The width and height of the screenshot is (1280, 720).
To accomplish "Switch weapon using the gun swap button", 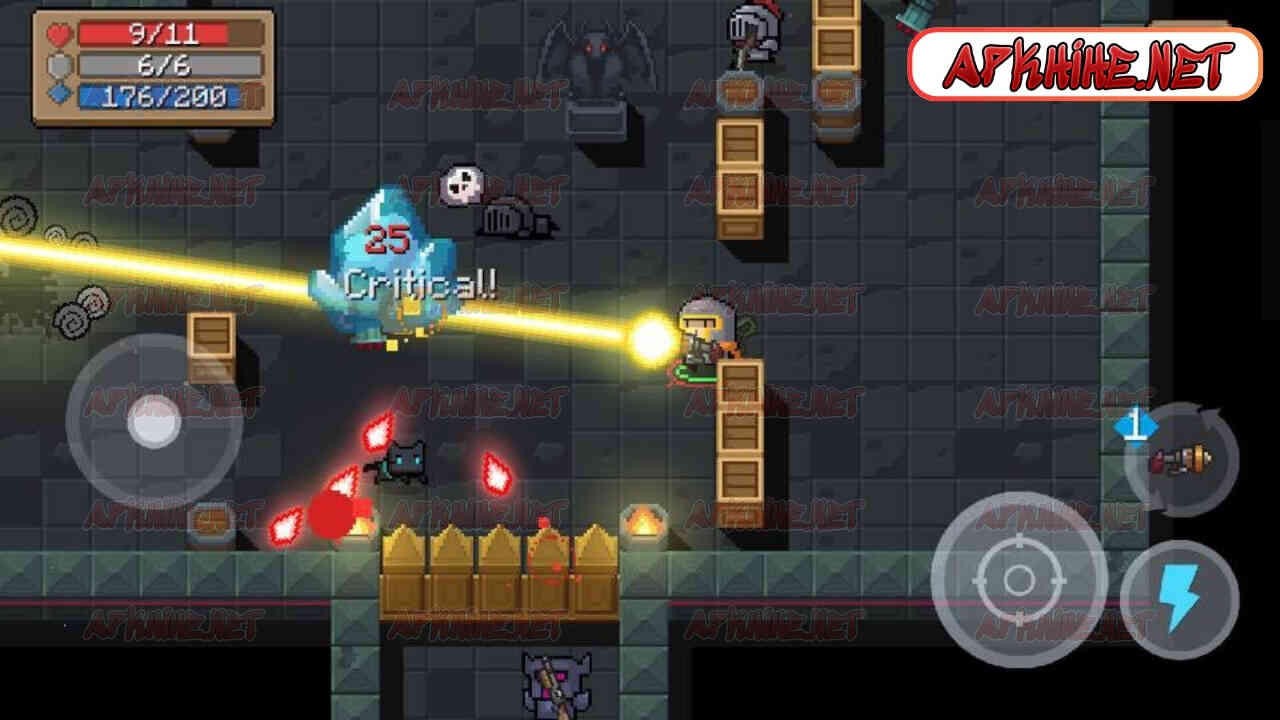I will tap(1181, 460).
